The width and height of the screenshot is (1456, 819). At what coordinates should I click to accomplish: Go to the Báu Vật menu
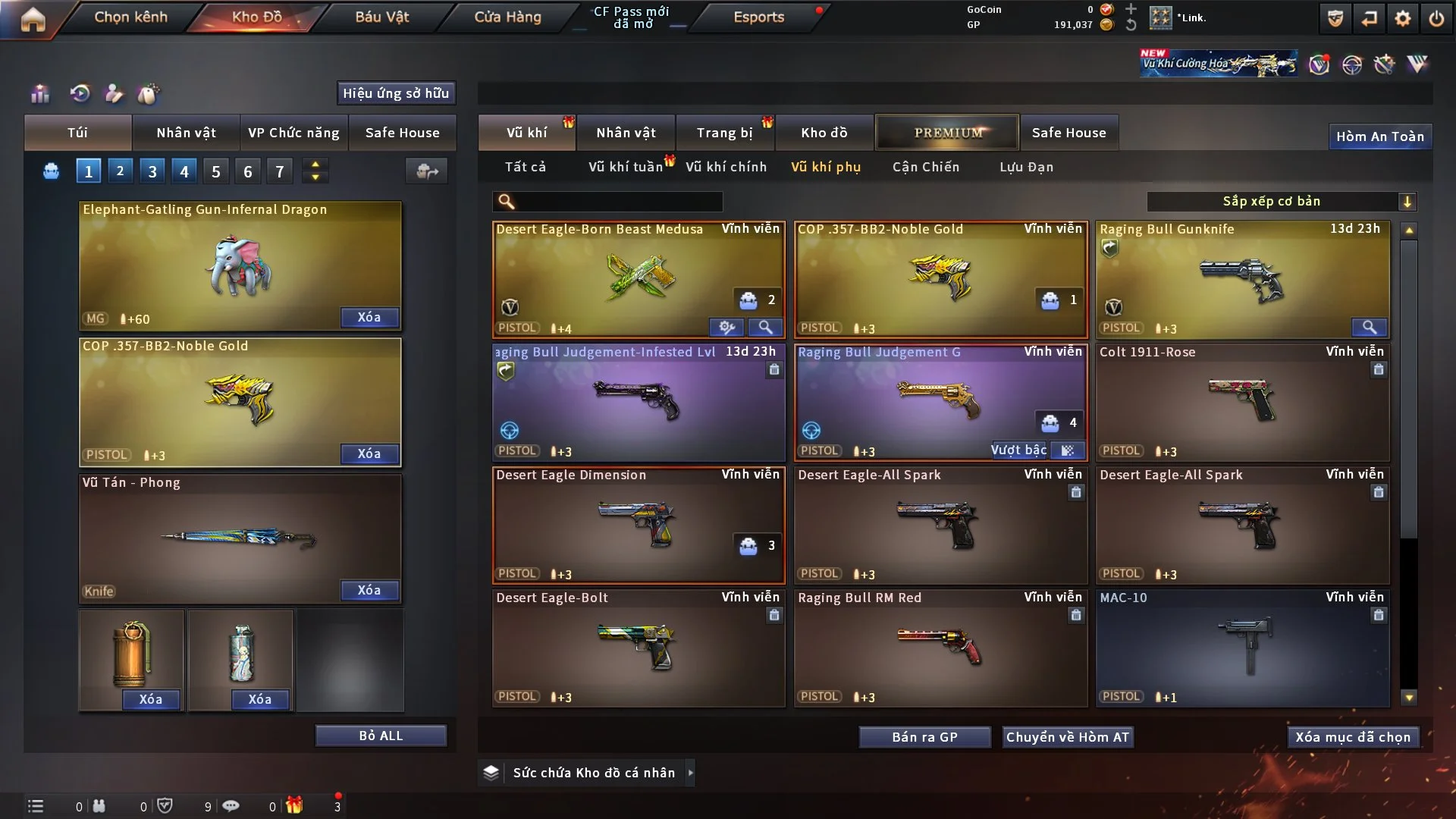click(x=381, y=17)
